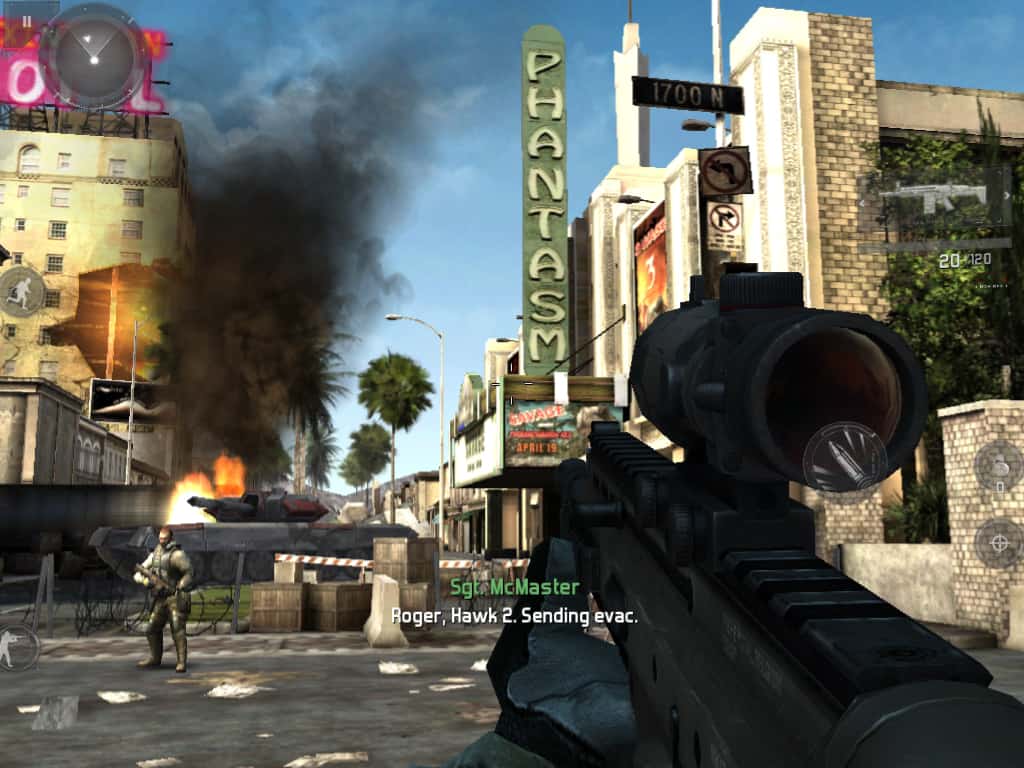The image size is (1024, 768).
Task: Switch to previous weapon with left arrow
Action: click(x=862, y=201)
